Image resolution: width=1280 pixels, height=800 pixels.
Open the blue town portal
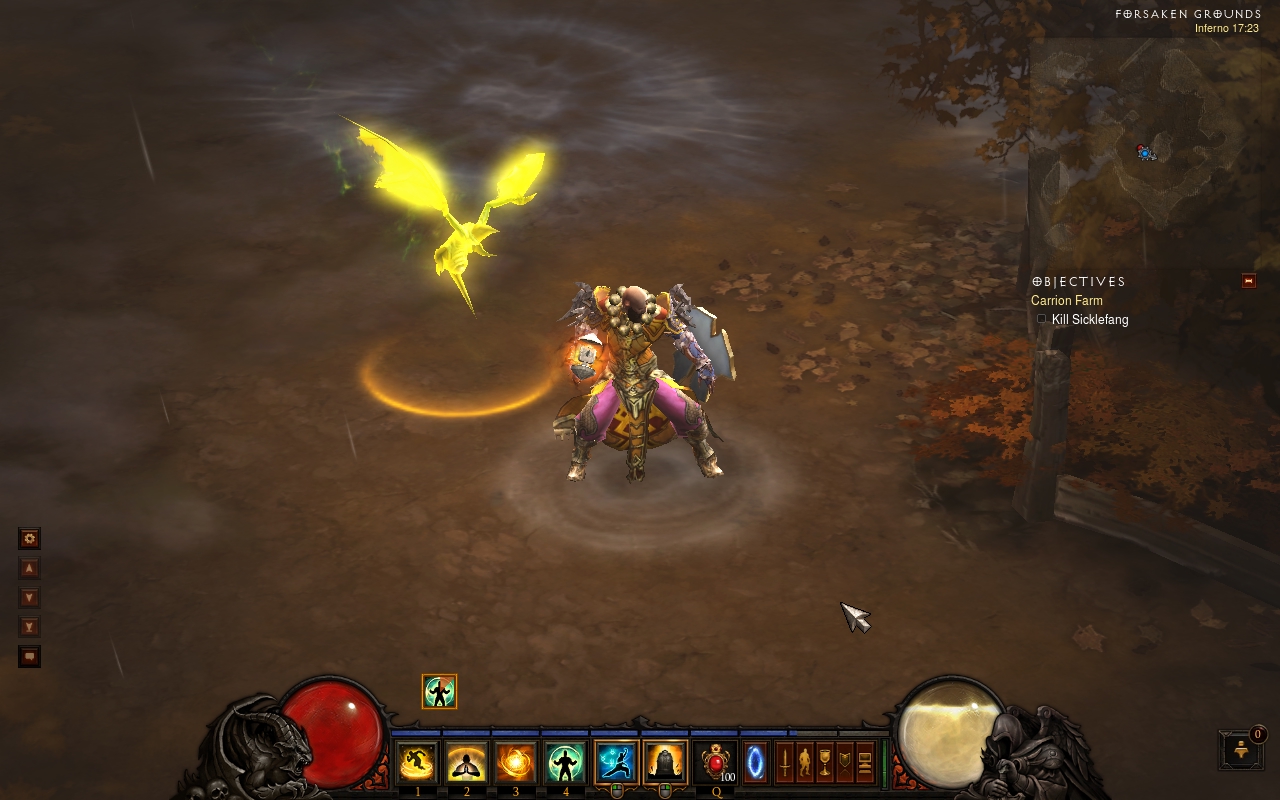pyautogui.click(x=756, y=763)
